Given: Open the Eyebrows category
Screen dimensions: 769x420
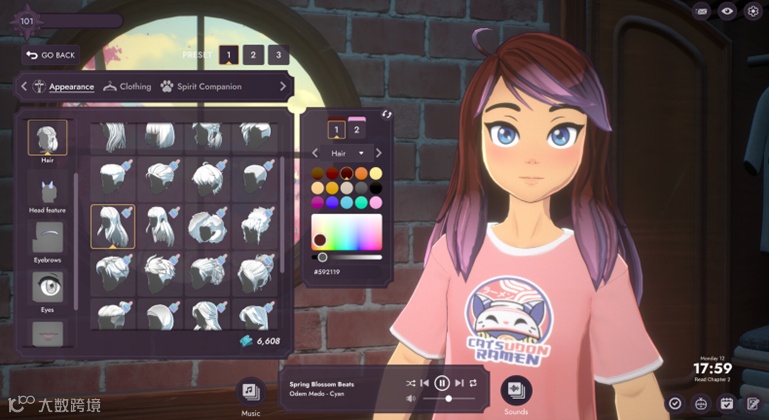Looking at the screenshot, I should click(47, 242).
